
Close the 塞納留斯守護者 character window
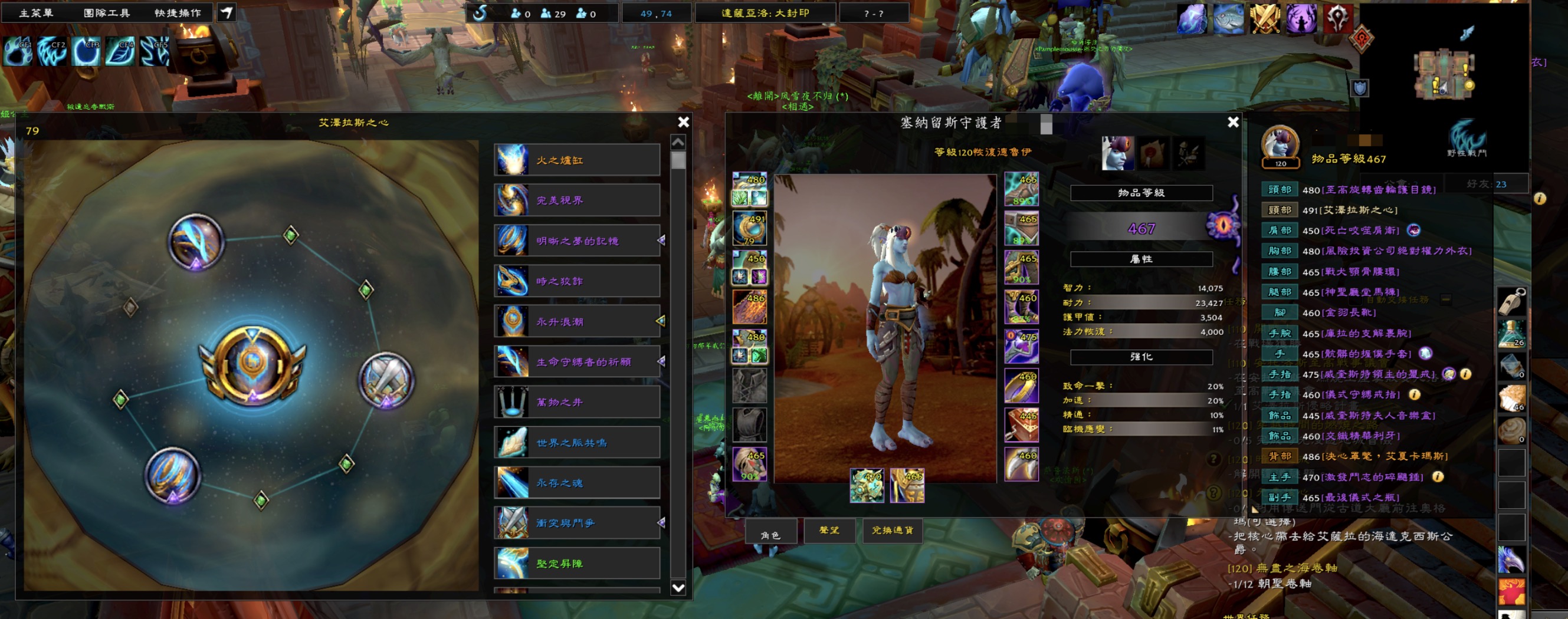pyautogui.click(x=1233, y=122)
